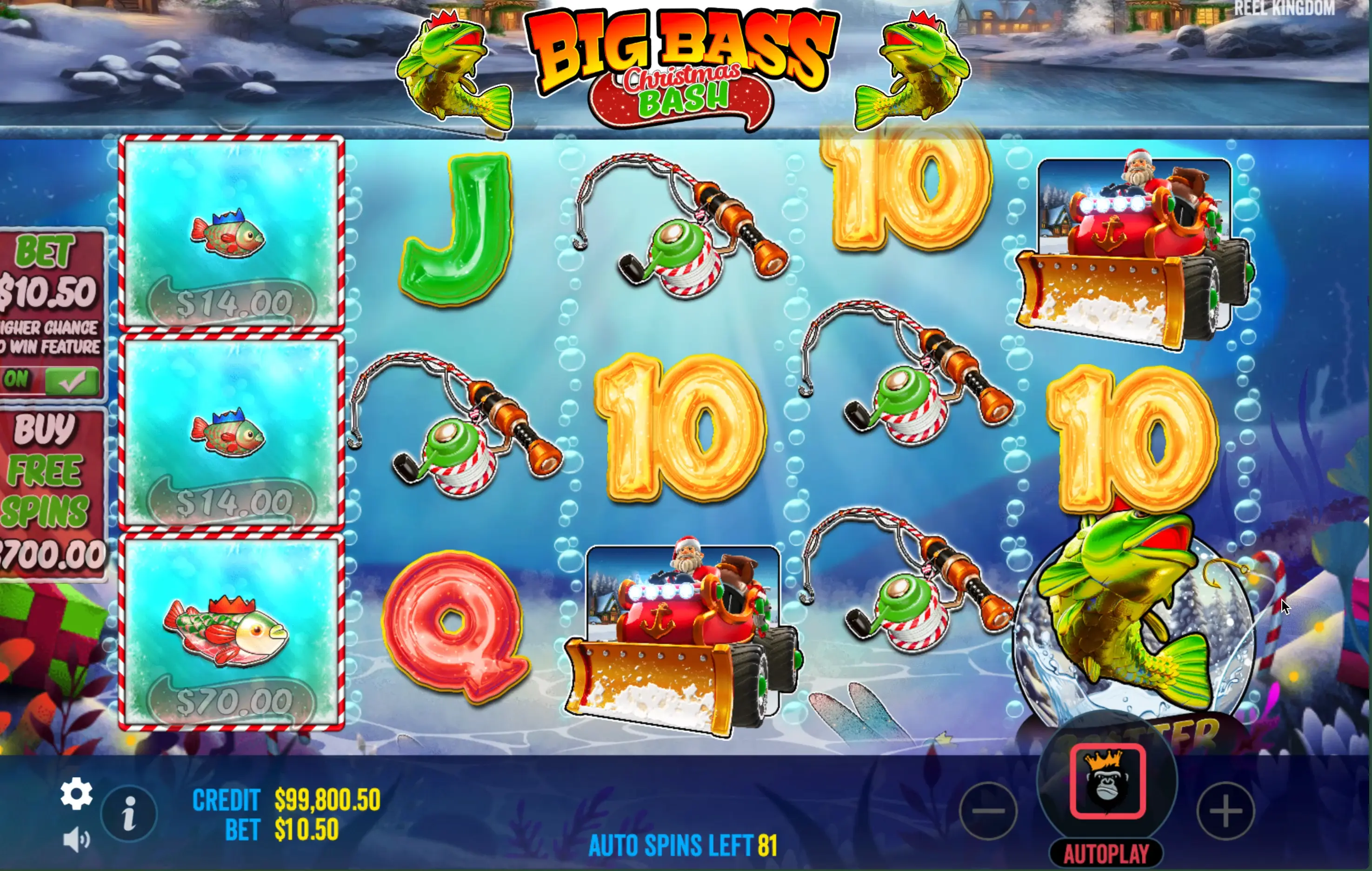Increase the bet with the plus button
This screenshot has height=871, width=1372.
[1225, 811]
